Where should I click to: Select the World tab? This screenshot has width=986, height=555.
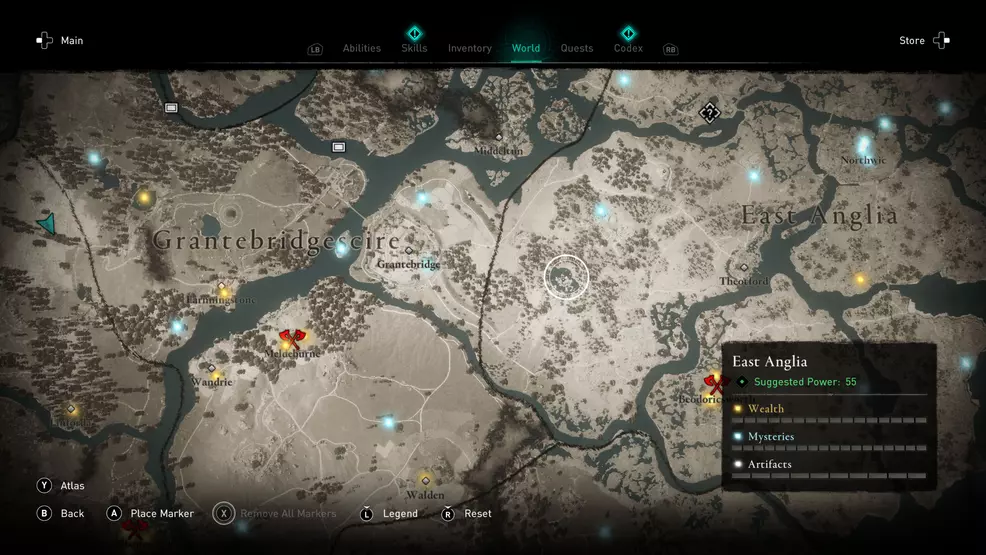tap(525, 48)
